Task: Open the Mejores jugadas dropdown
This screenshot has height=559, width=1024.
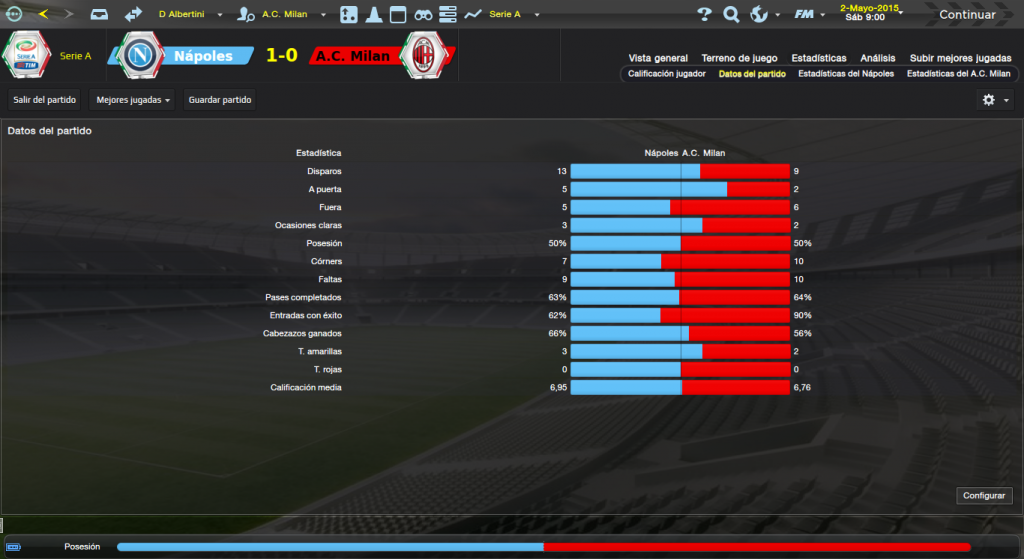Action: (131, 100)
